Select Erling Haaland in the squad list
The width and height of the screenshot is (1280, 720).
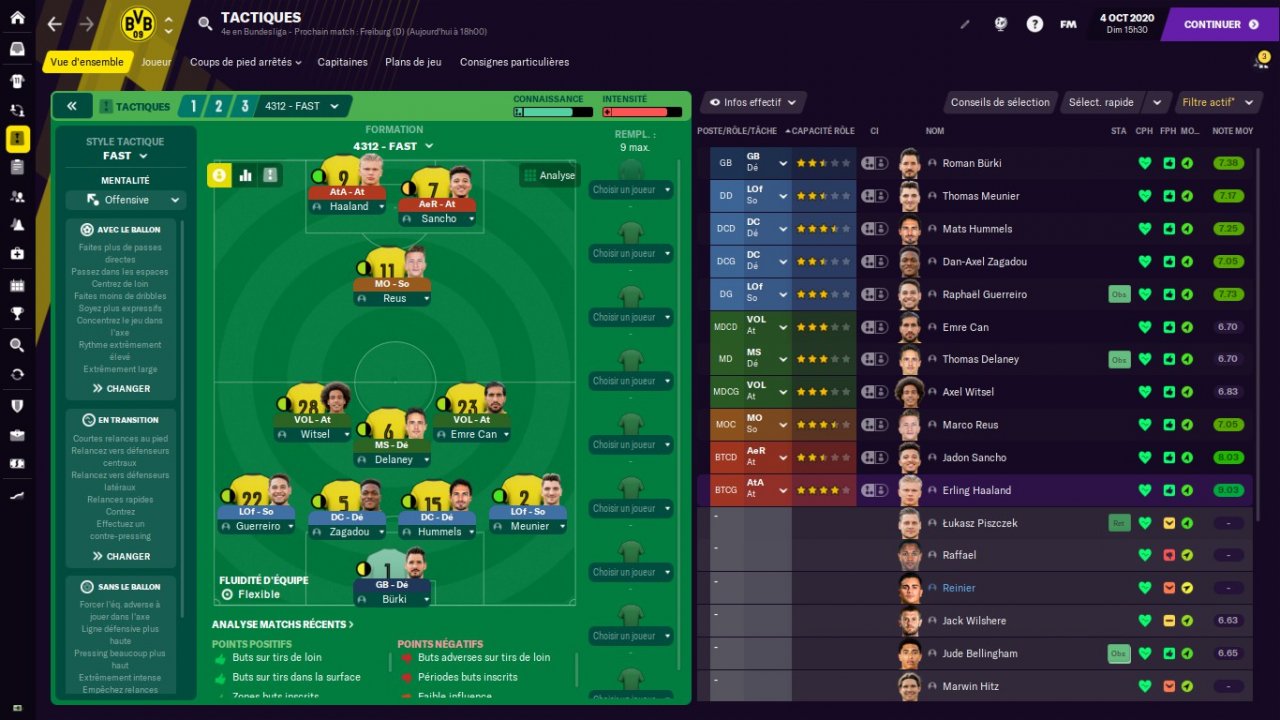coord(976,490)
